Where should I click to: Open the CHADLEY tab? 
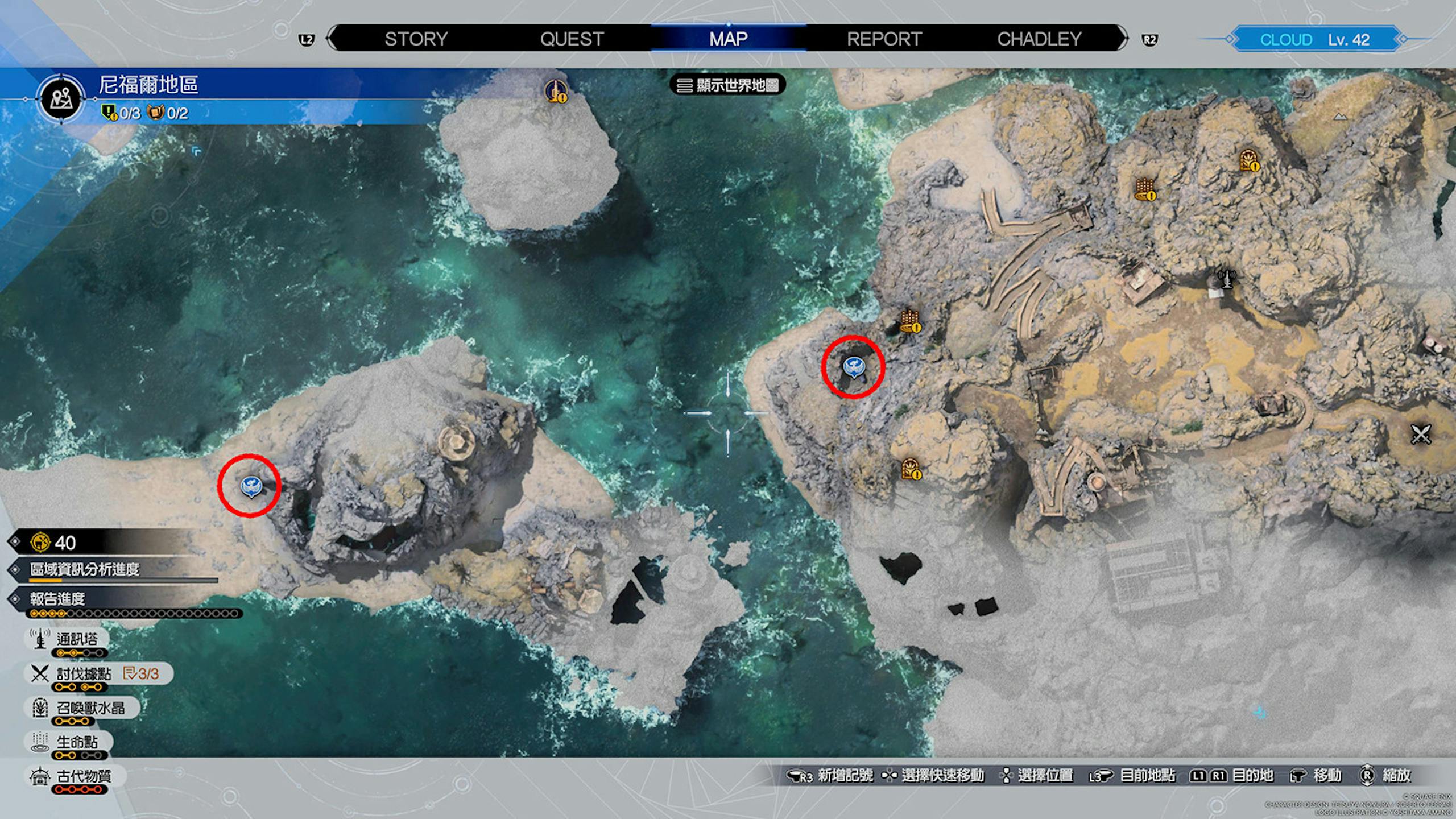1039,39
